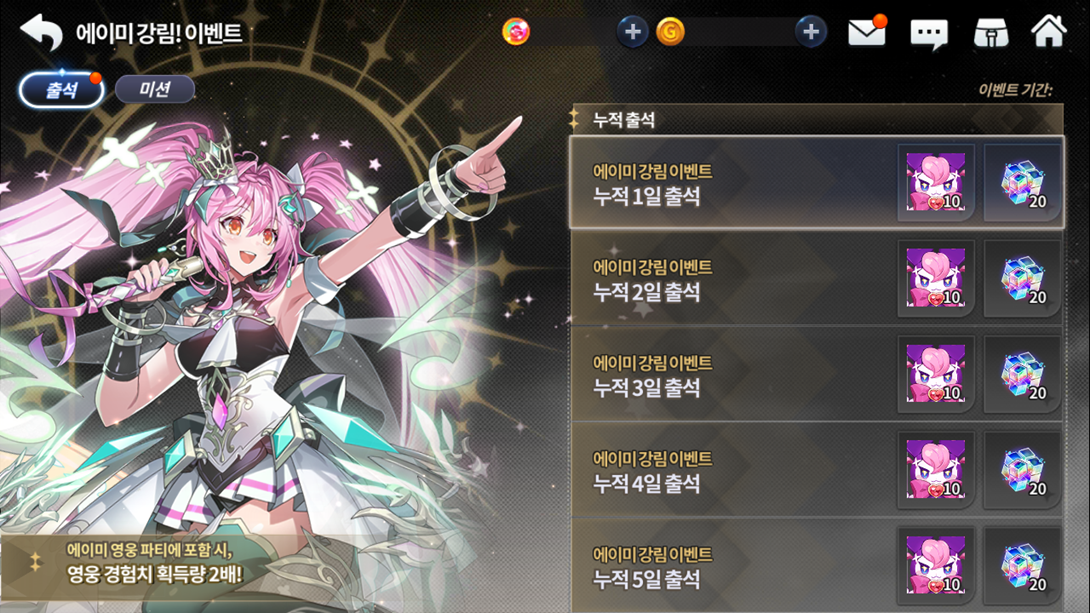The image size is (1090, 613).
Task: Go back with the return arrow
Action: (41, 33)
